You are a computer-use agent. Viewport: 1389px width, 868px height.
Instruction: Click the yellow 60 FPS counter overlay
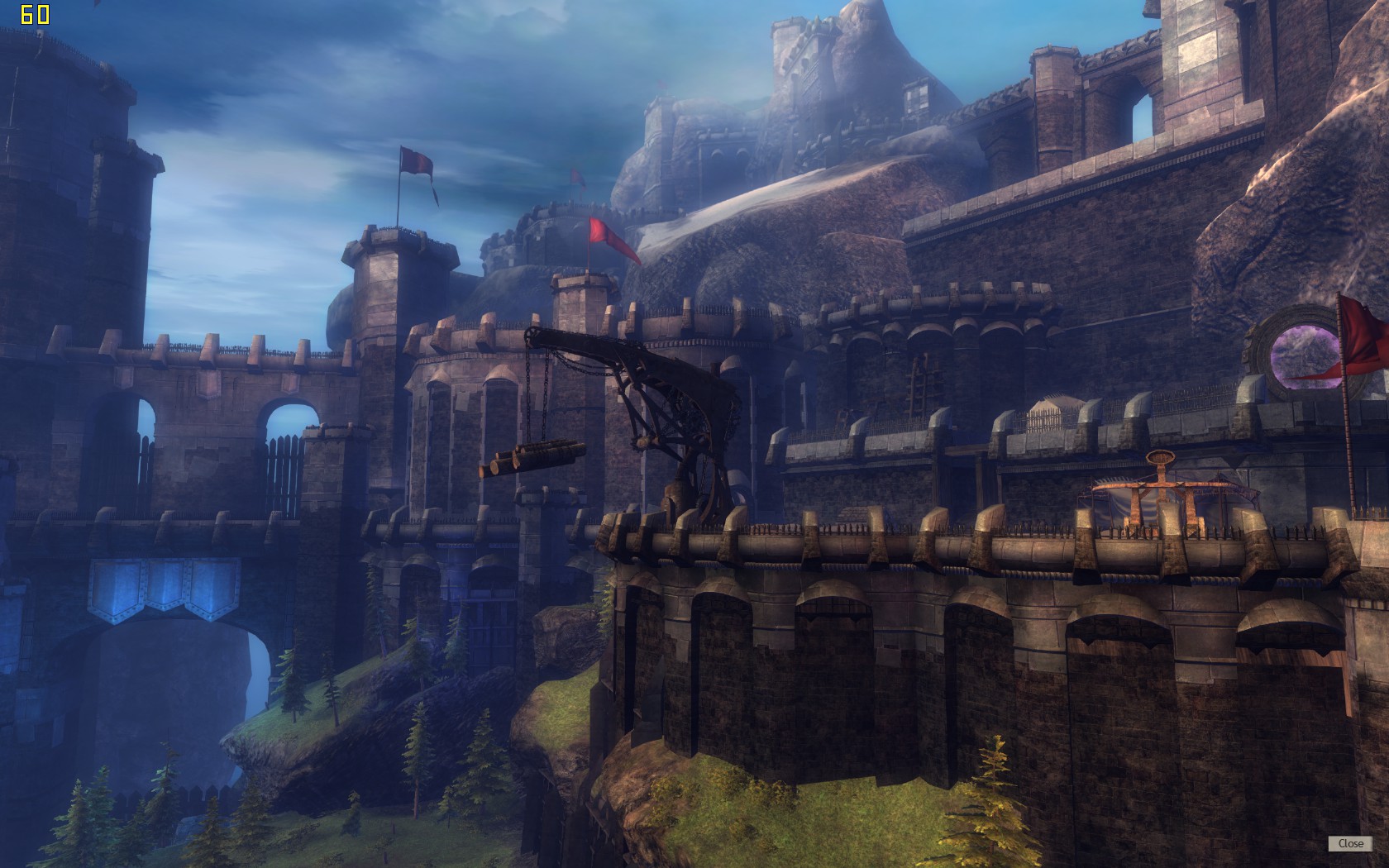(x=36, y=13)
